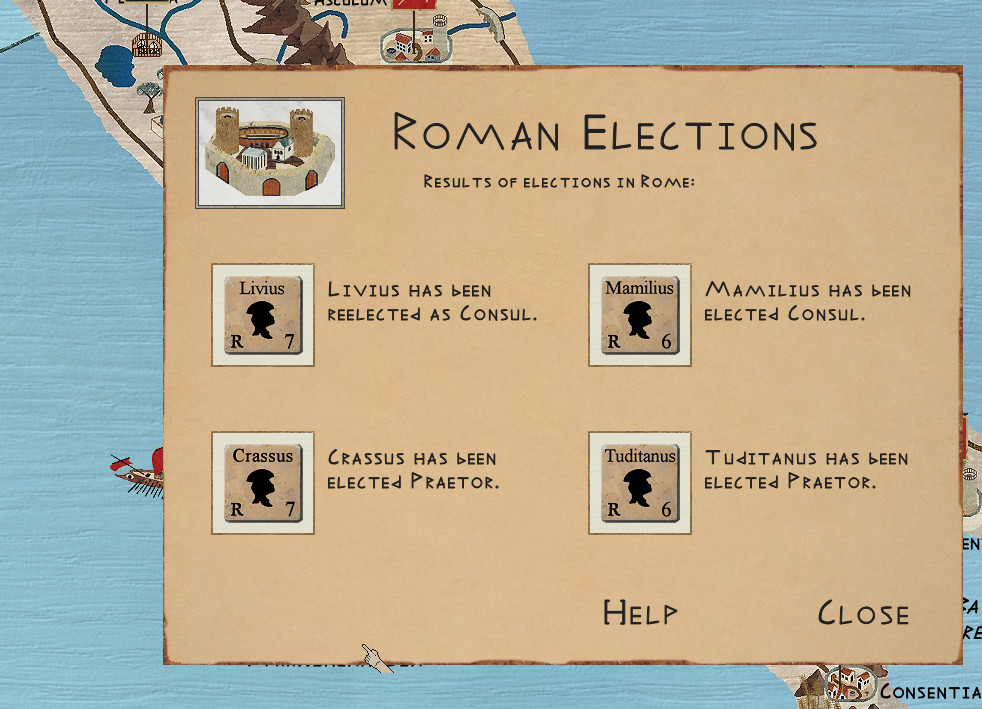Close the Roman Elections dialog
This screenshot has height=709, width=982.
(863, 613)
